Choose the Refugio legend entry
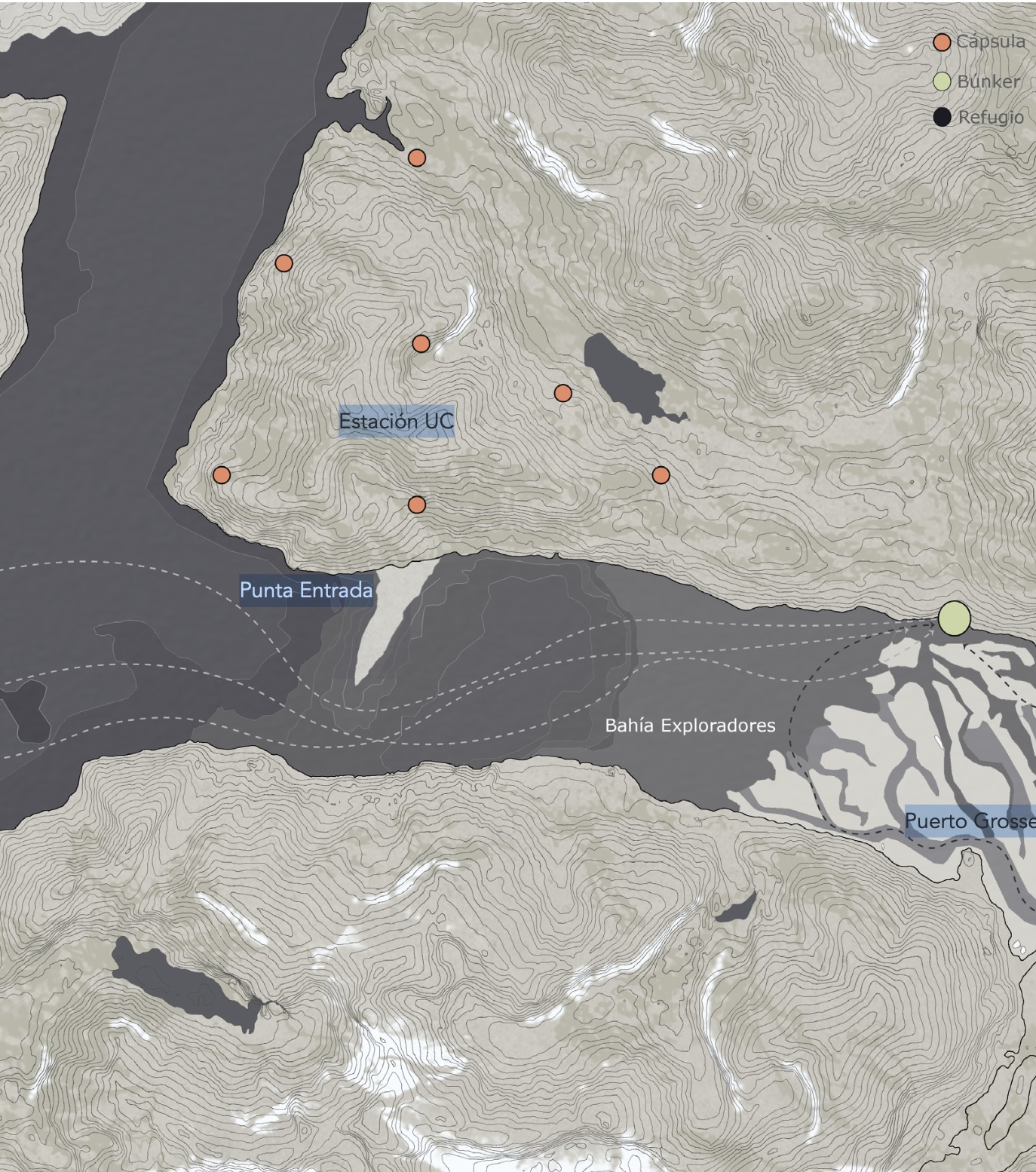This screenshot has width=1036, height=1172. pyautogui.click(x=980, y=118)
